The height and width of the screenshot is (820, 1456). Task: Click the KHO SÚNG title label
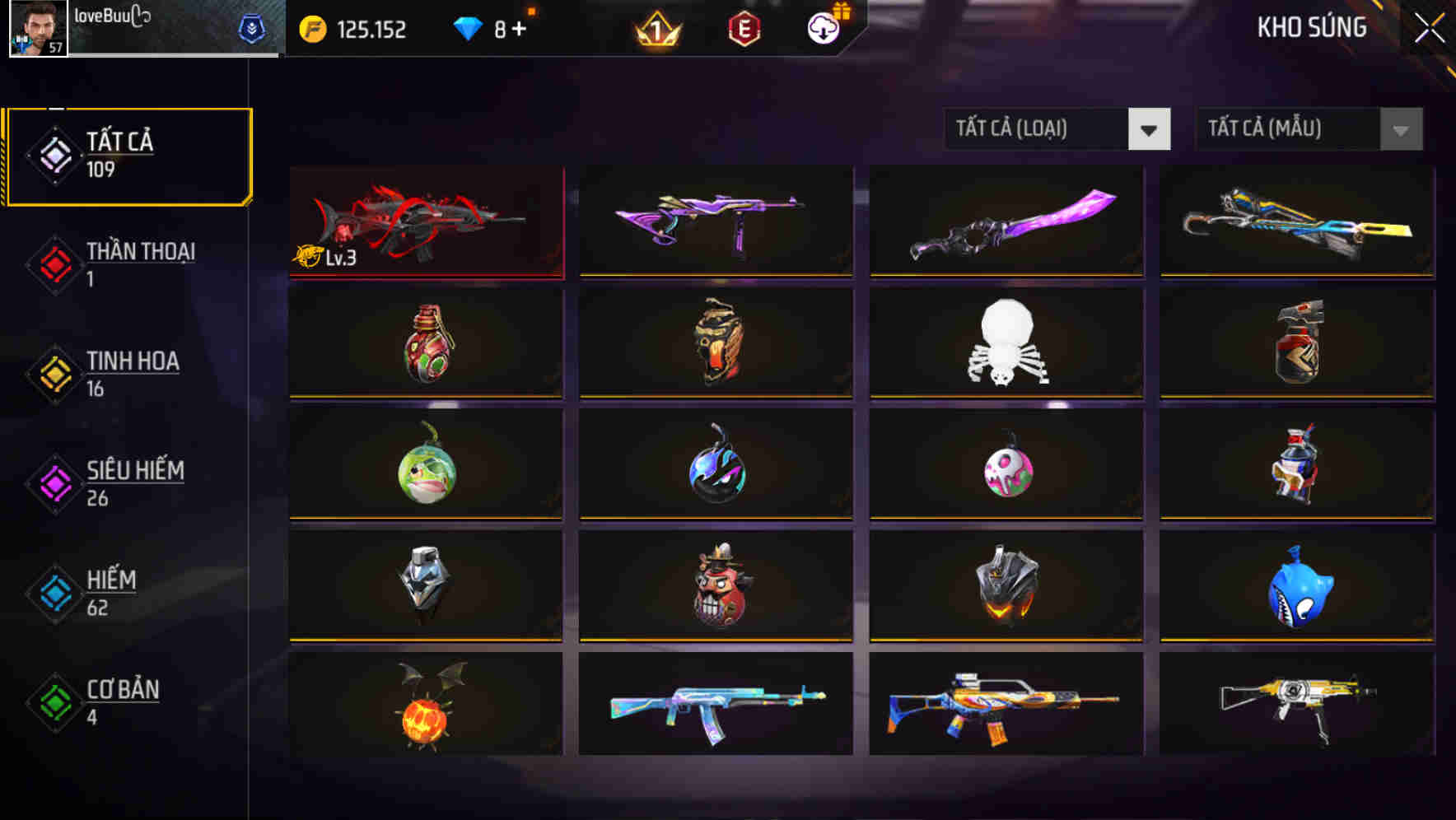pyautogui.click(x=1311, y=27)
